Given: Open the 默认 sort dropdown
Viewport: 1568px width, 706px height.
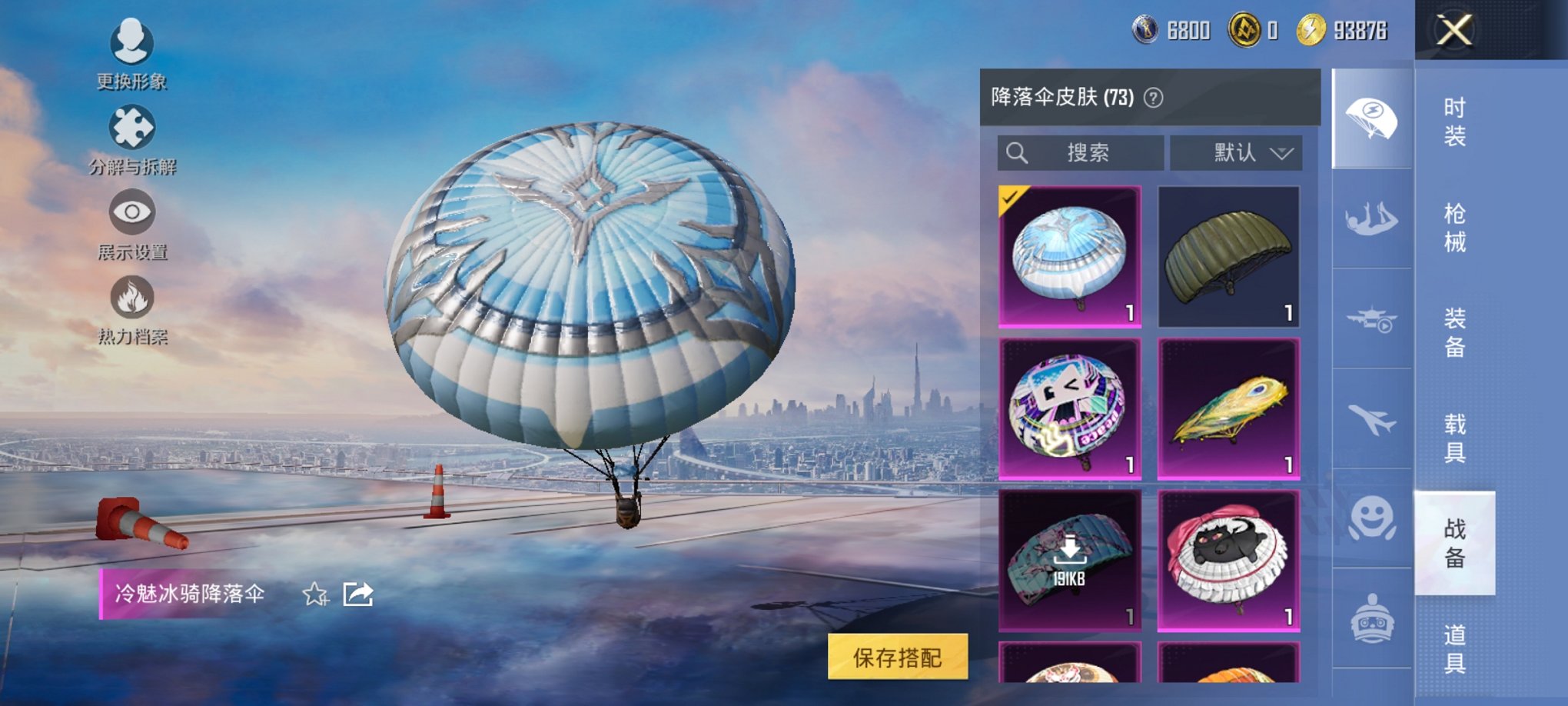Looking at the screenshot, I should (x=1236, y=152).
